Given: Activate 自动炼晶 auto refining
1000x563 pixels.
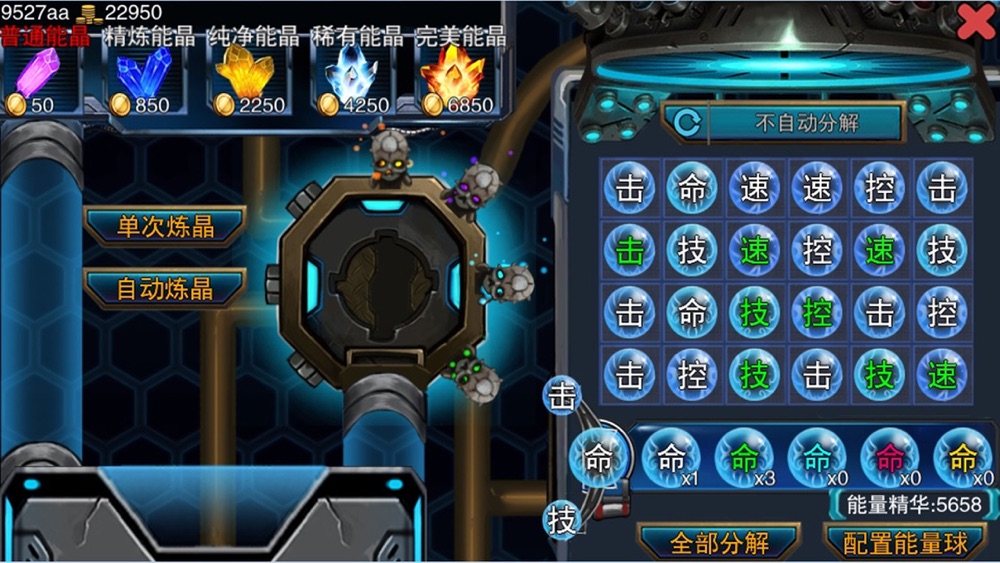Looking at the screenshot, I should [165, 289].
